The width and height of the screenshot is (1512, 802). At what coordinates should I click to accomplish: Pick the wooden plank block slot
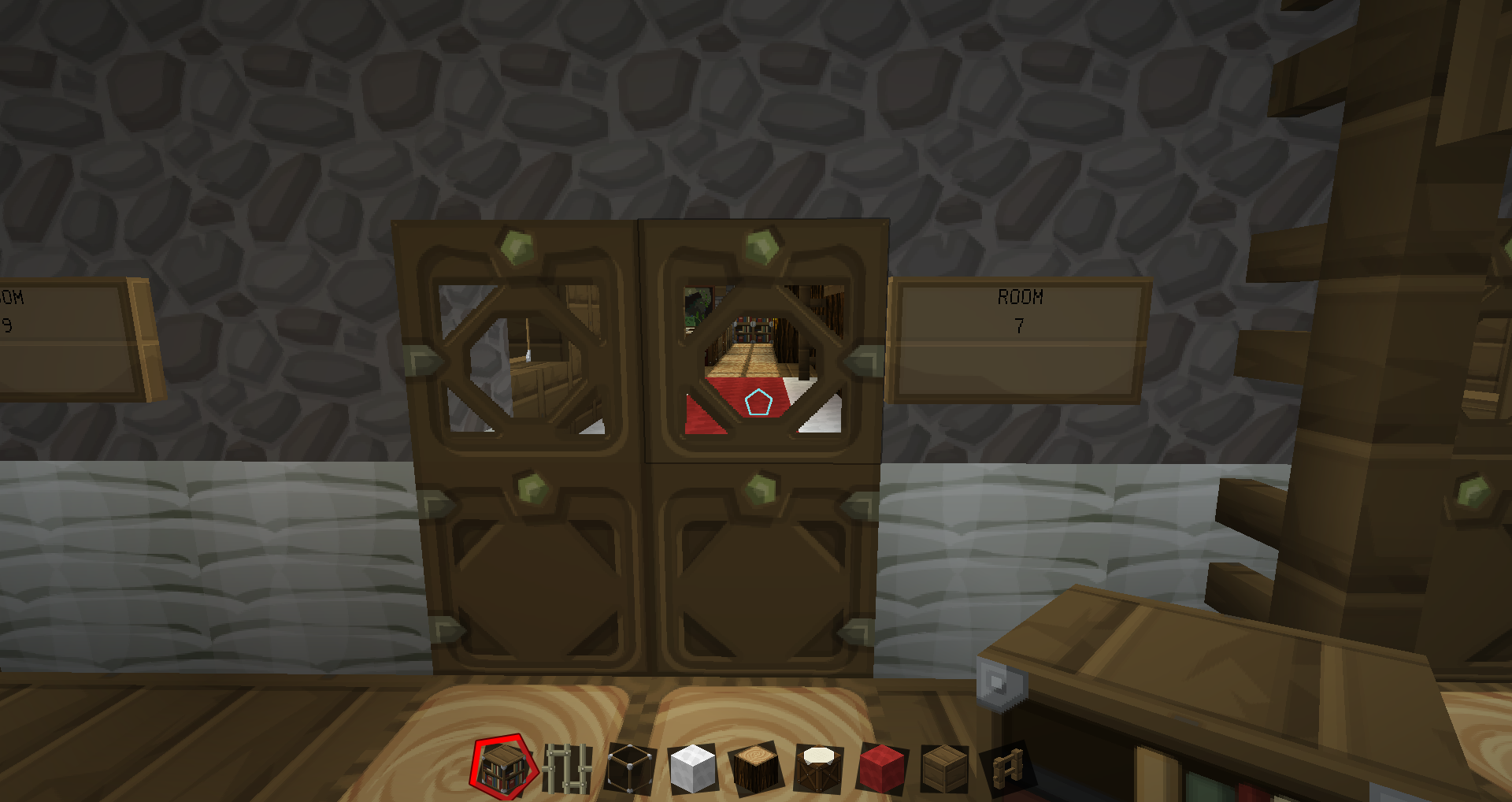click(944, 768)
